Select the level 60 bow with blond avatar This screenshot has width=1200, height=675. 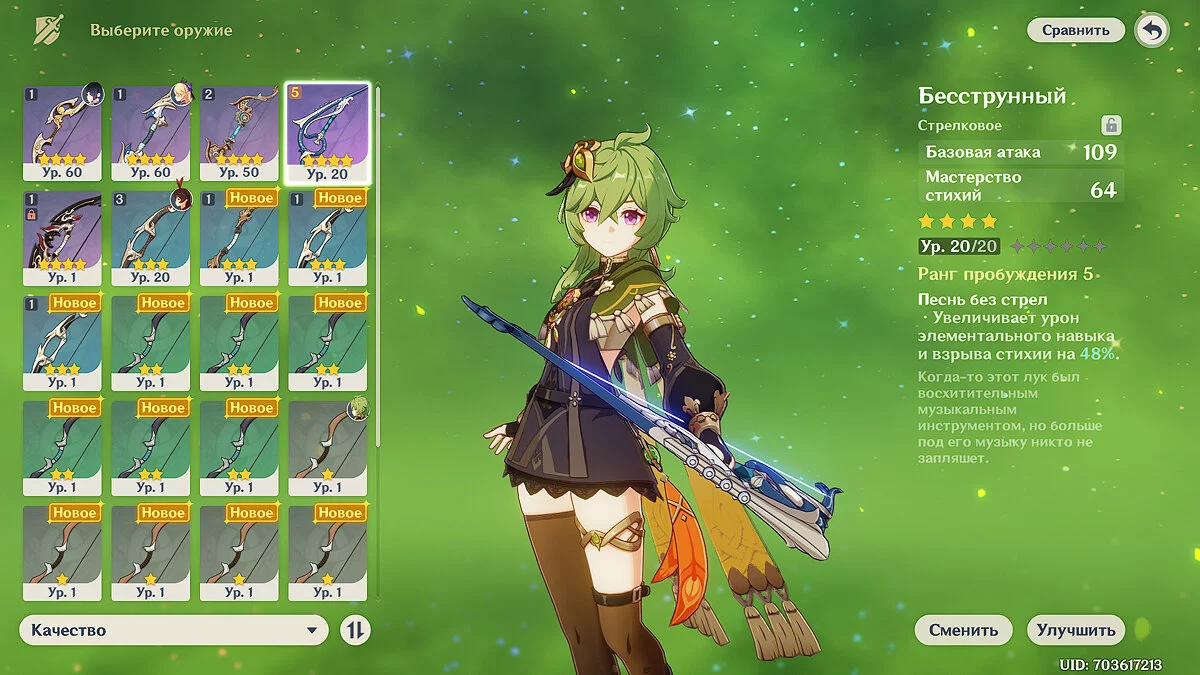tap(150, 133)
